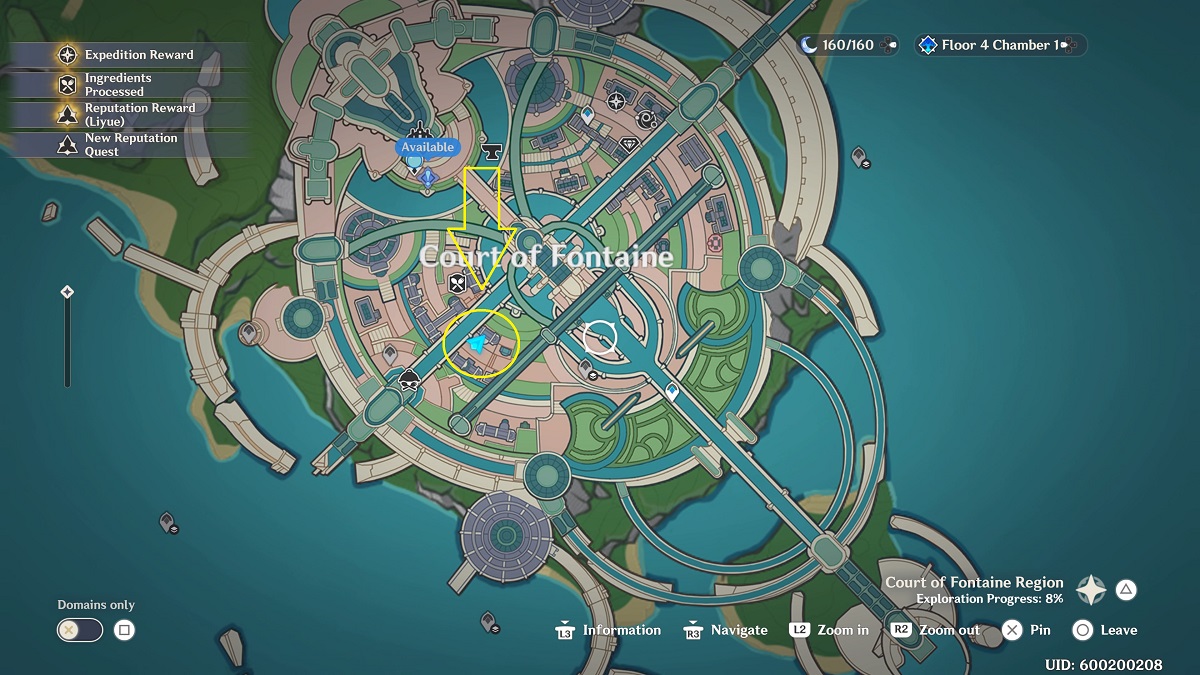
Task: Select the crescent swirl marker near the compass
Action: click(647, 120)
